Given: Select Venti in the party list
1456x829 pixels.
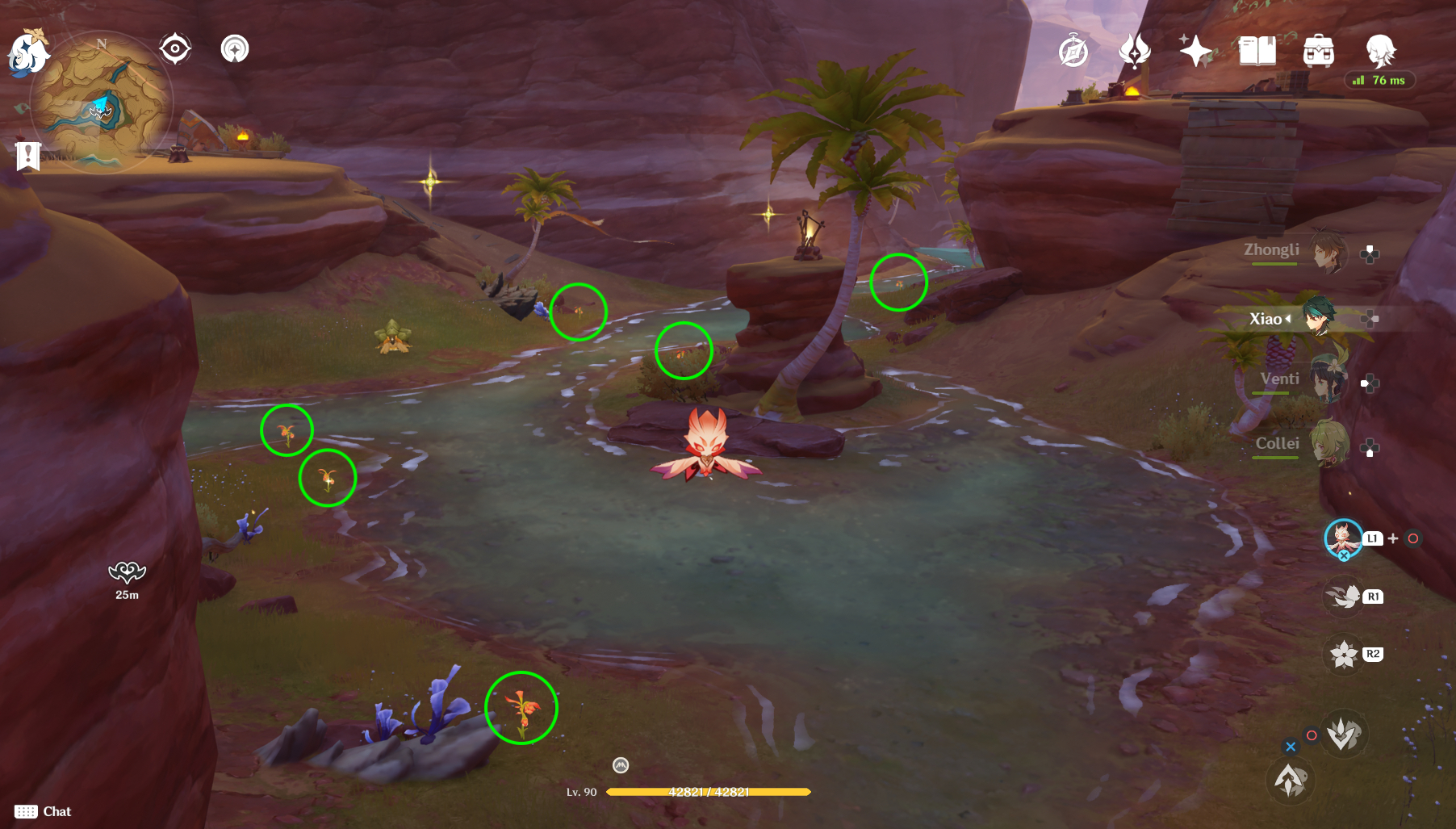Looking at the screenshot, I should coord(1329,379).
